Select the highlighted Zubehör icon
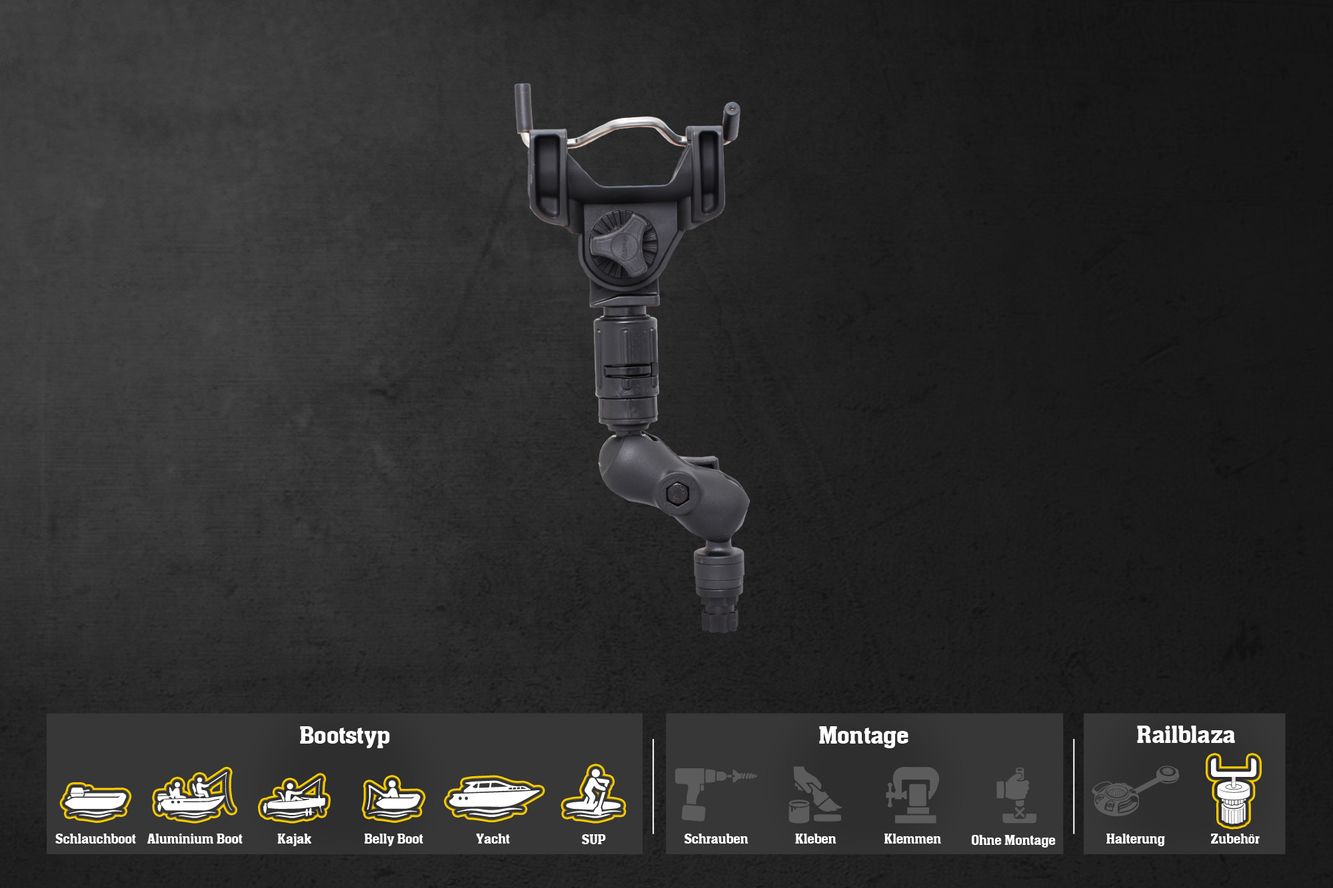 (1234, 790)
